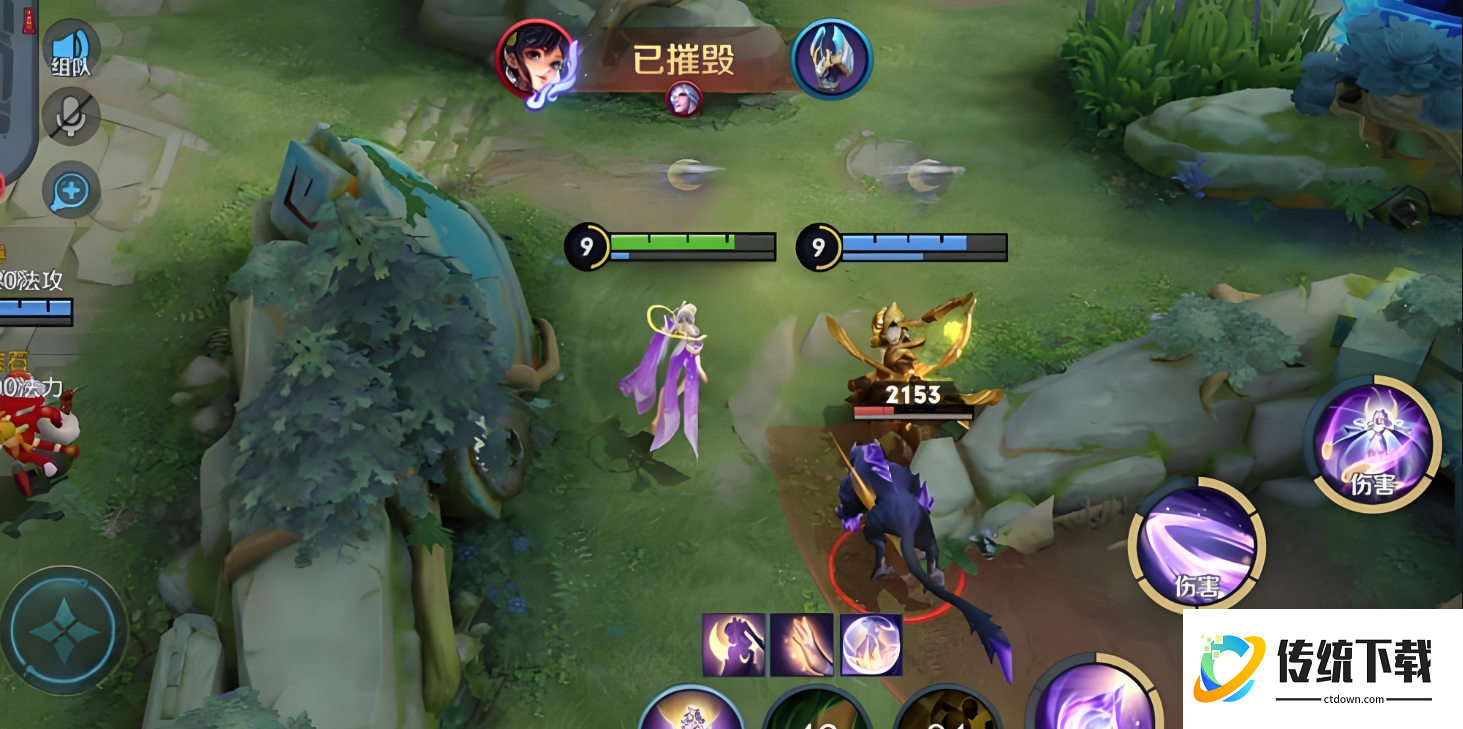Unmute the crossed-out microphone button
Viewport: 1463px width, 729px height.
71,117
